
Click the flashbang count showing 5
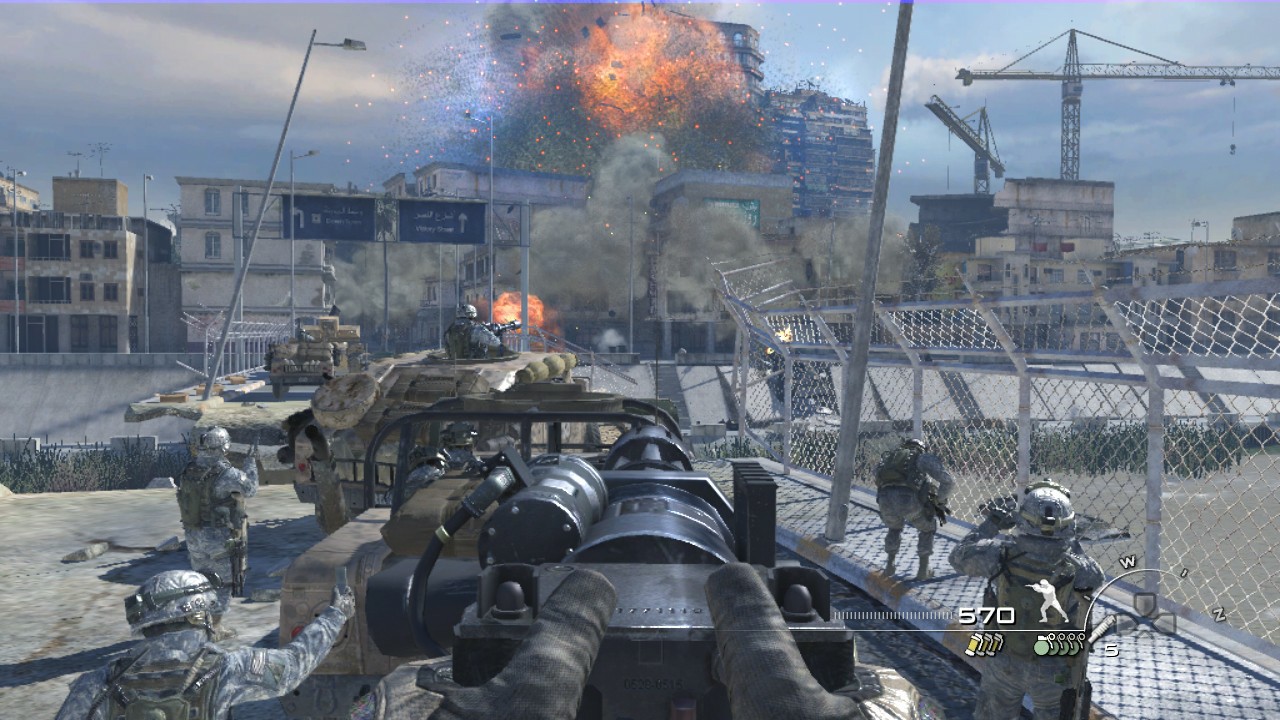tap(1112, 650)
